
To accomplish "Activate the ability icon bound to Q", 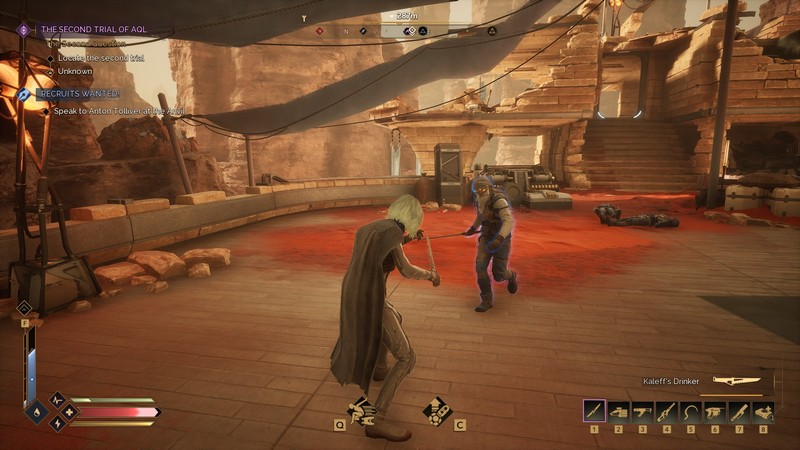I will click(361, 409).
